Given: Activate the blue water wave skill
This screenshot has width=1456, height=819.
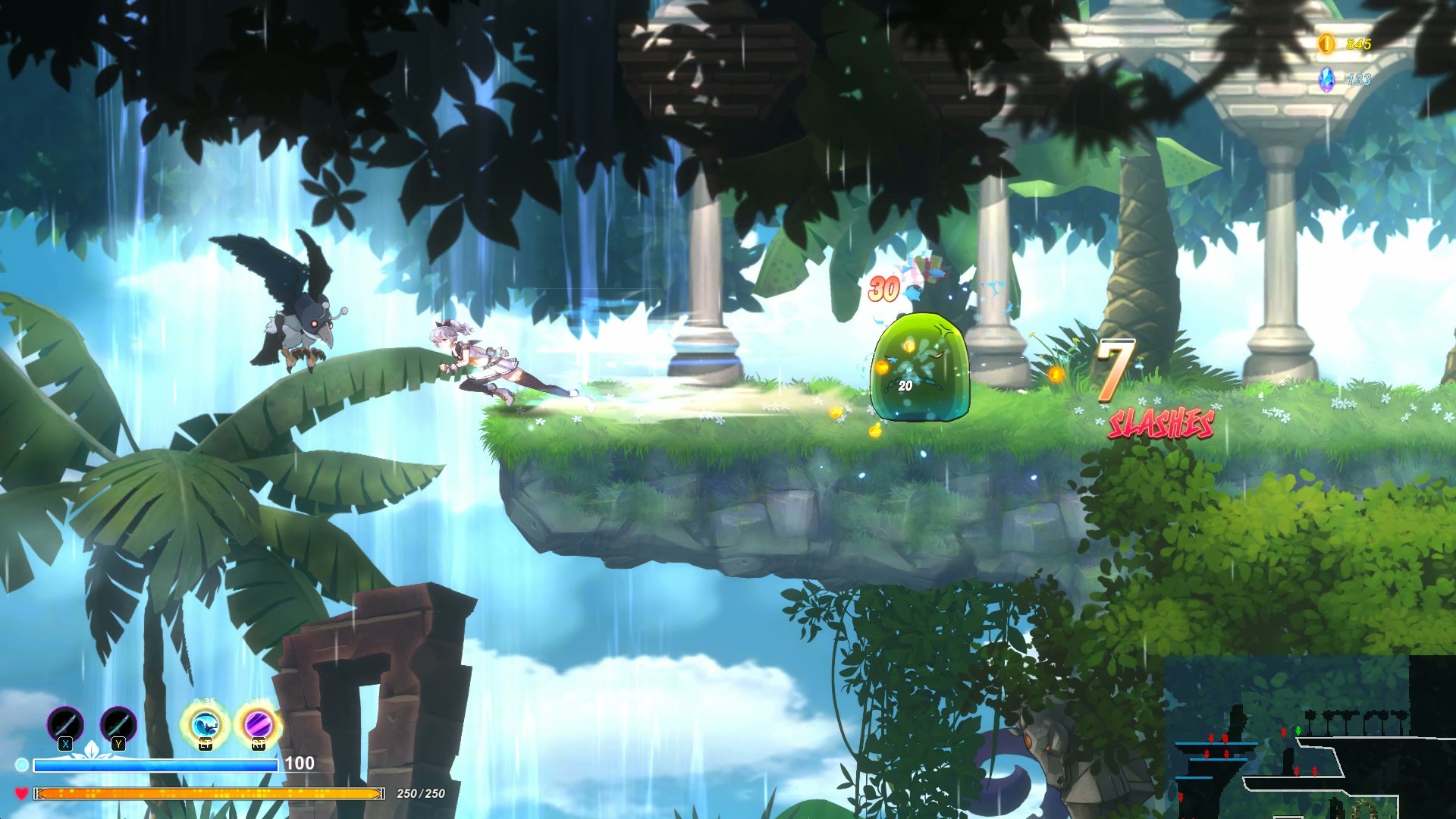Looking at the screenshot, I should [x=205, y=725].
